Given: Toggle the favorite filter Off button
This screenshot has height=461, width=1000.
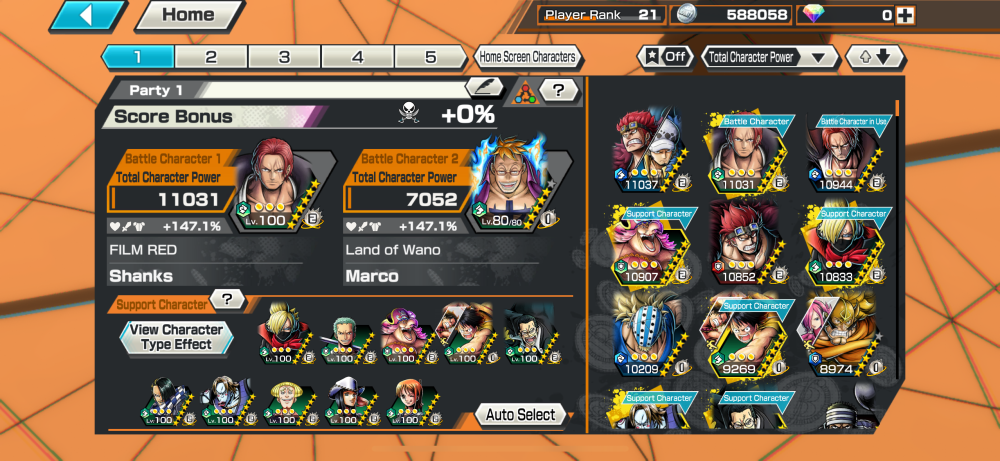Looking at the screenshot, I should 665,57.
